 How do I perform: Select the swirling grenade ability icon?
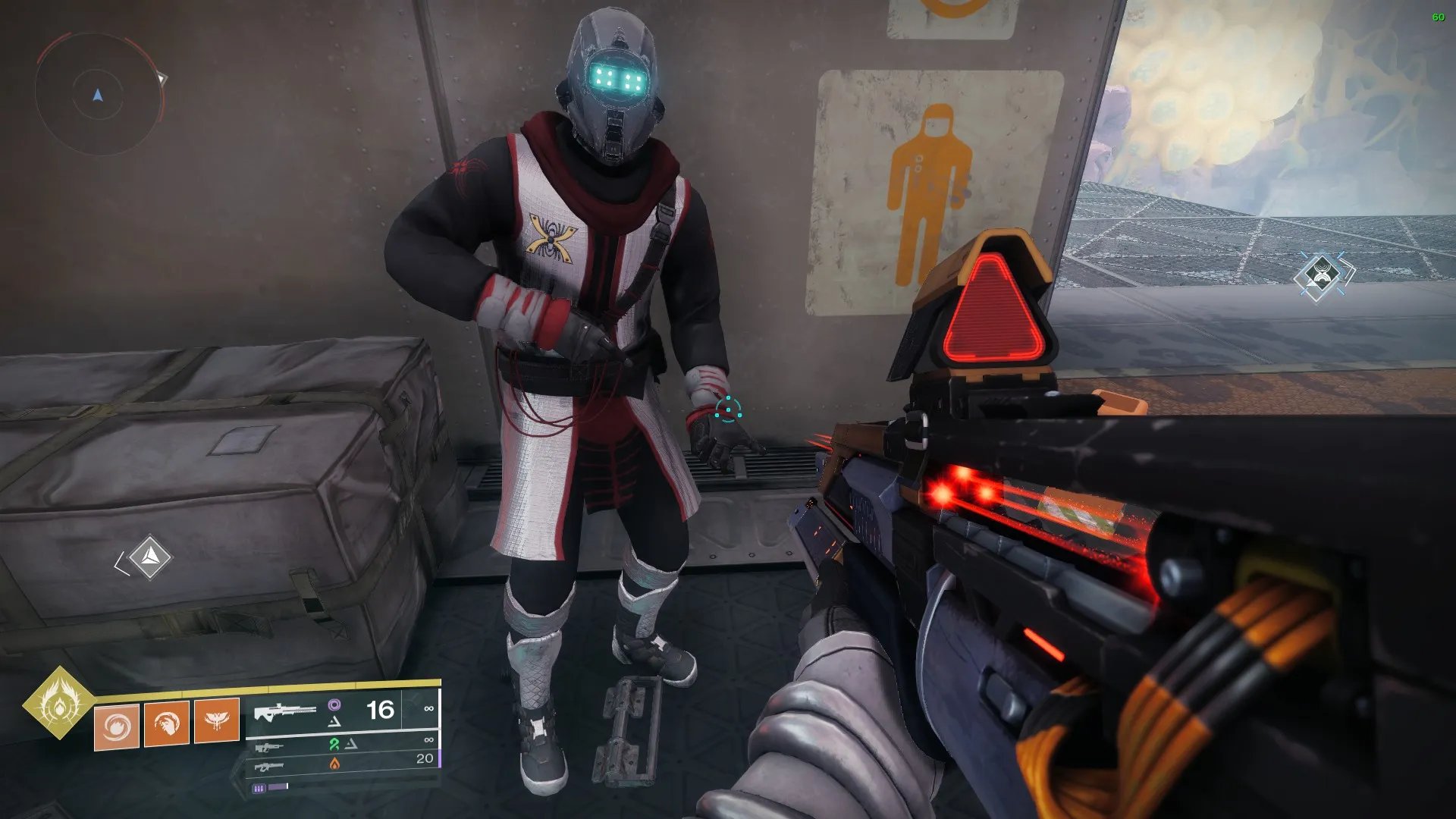tap(117, 726)
